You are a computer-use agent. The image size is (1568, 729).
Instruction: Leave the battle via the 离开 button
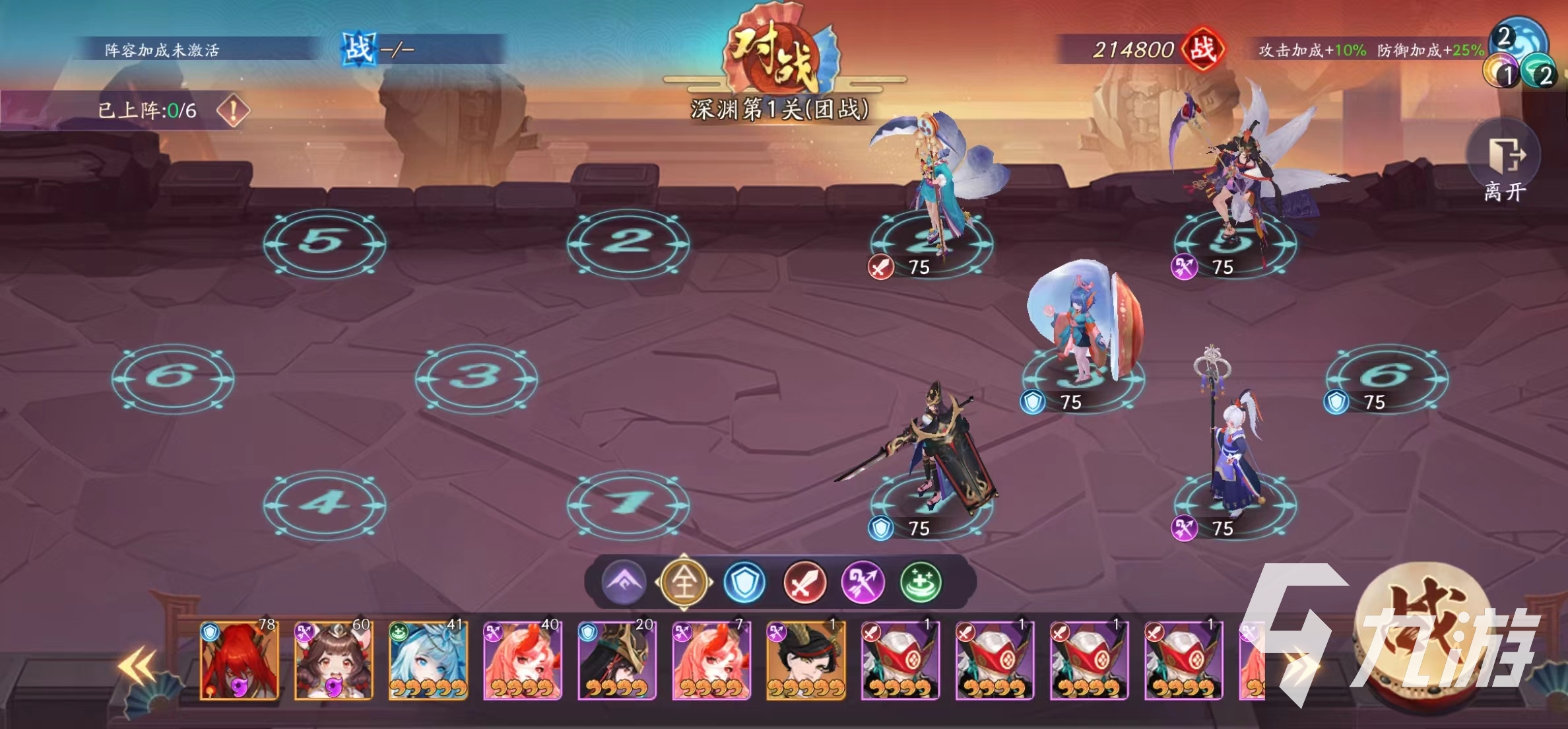1504,165
